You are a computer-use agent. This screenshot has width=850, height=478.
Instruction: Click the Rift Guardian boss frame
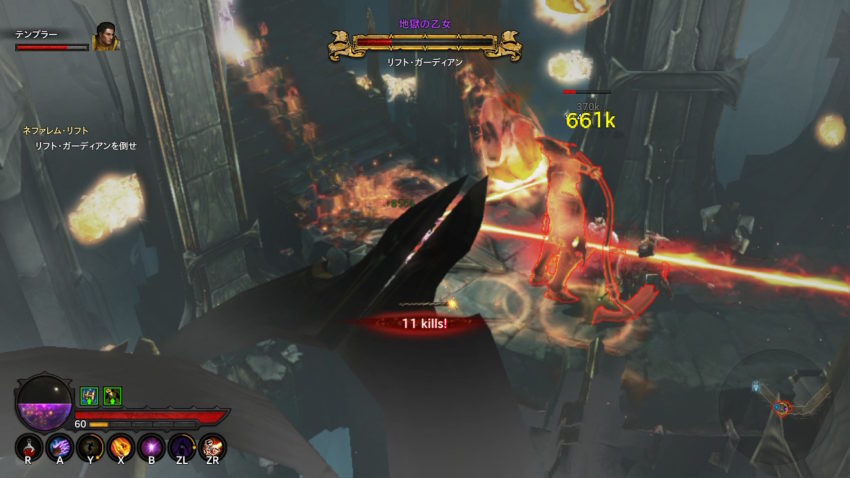point(424,43)
